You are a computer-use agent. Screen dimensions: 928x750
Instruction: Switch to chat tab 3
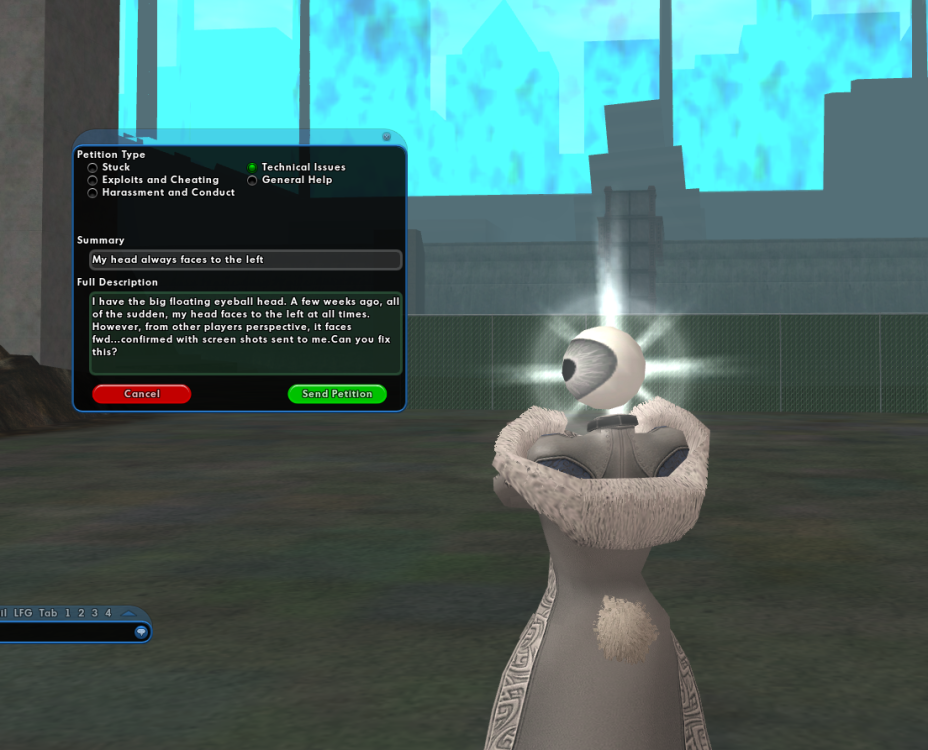[95, 613]
